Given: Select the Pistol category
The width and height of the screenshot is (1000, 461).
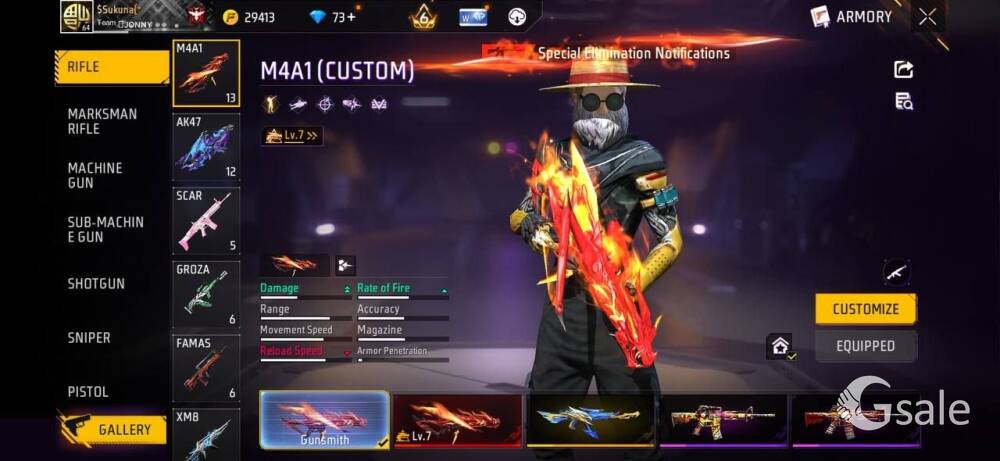Looking at the screenshot, I should 88,392.
